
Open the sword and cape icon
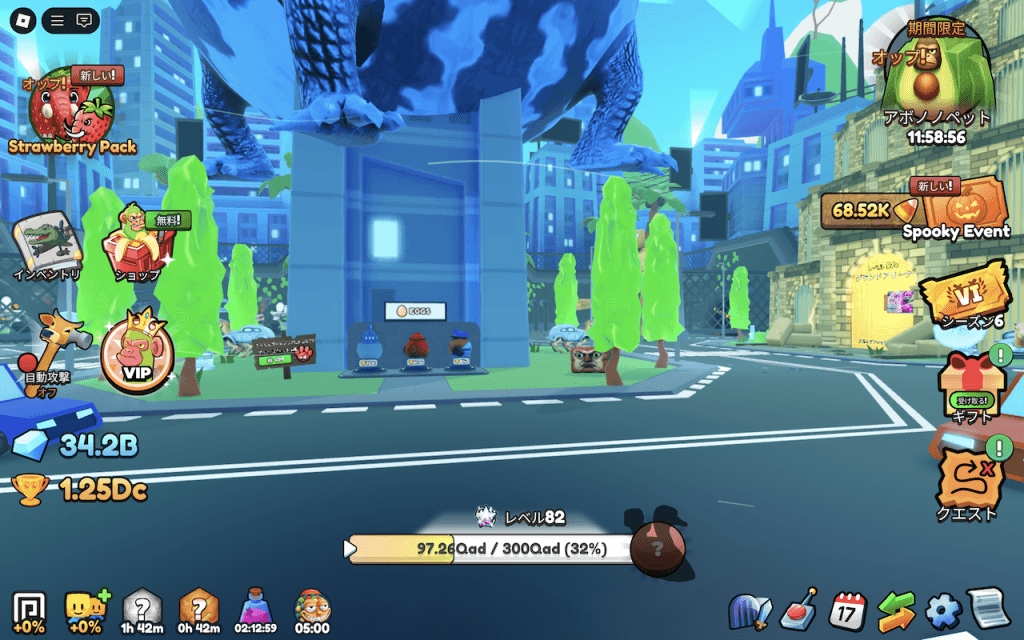point(751,610)
